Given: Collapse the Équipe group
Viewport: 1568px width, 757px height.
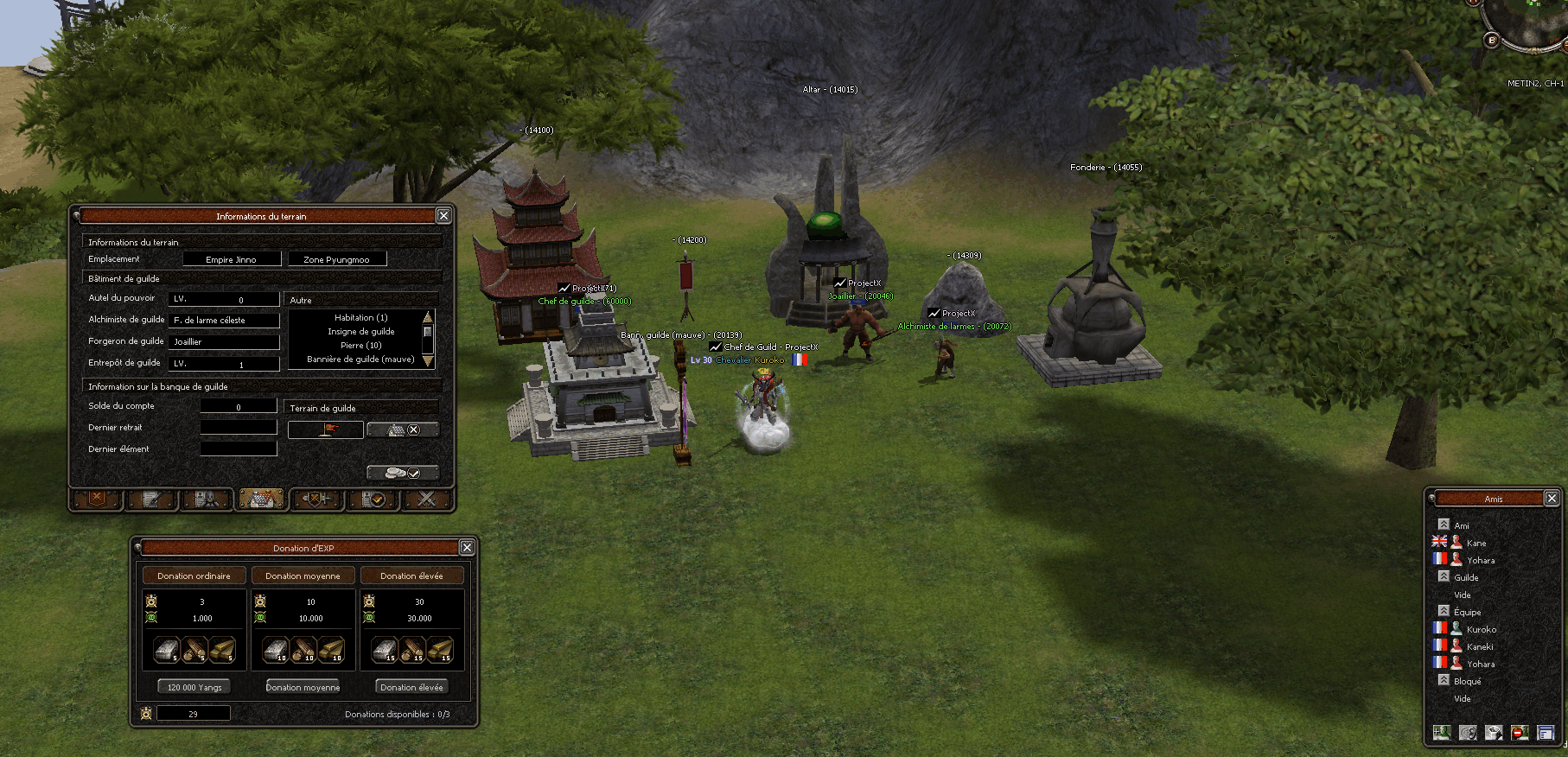Looking at the screenshot, I should 1444,611.
